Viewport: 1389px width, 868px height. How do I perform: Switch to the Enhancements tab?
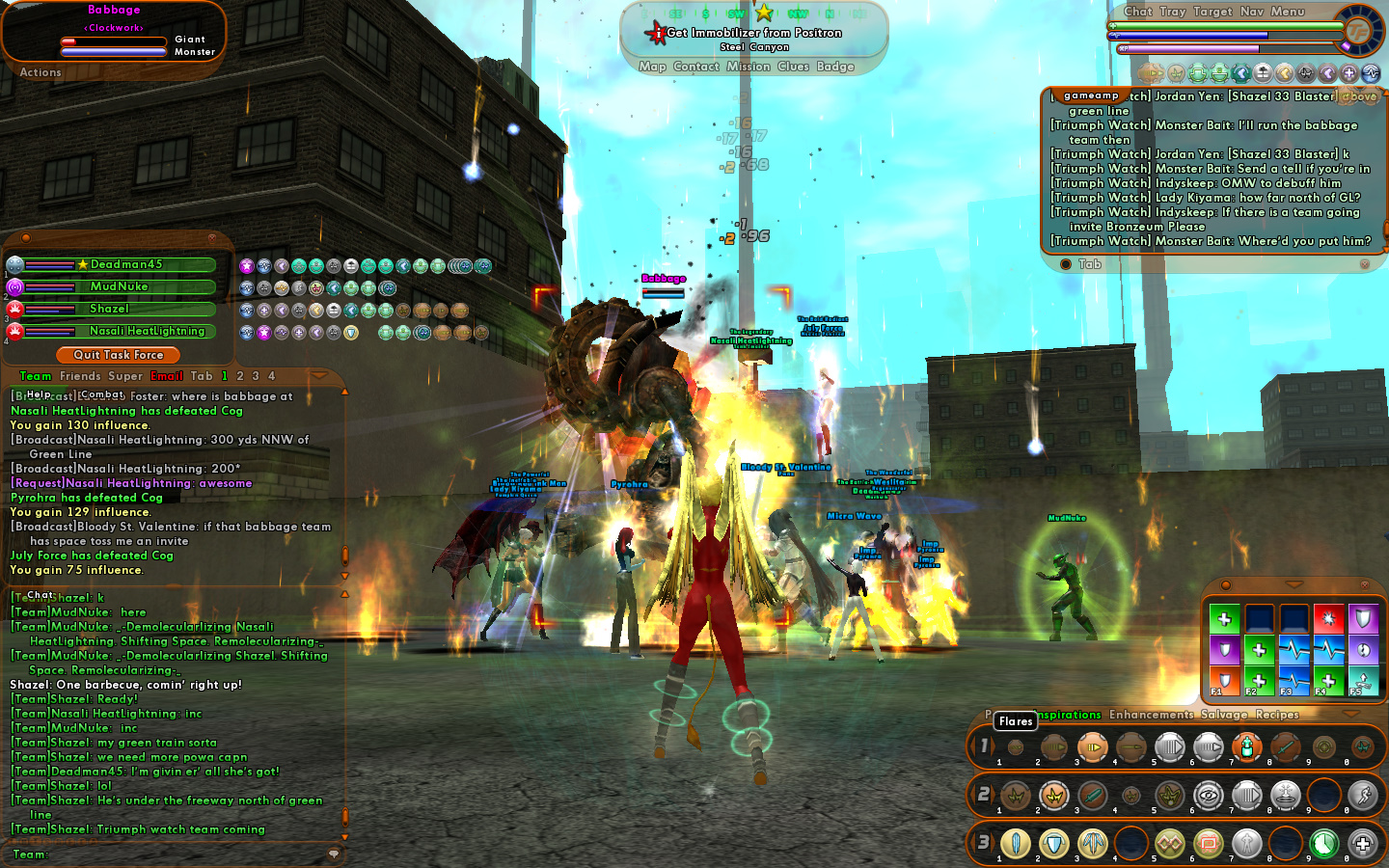[1151, 715]
